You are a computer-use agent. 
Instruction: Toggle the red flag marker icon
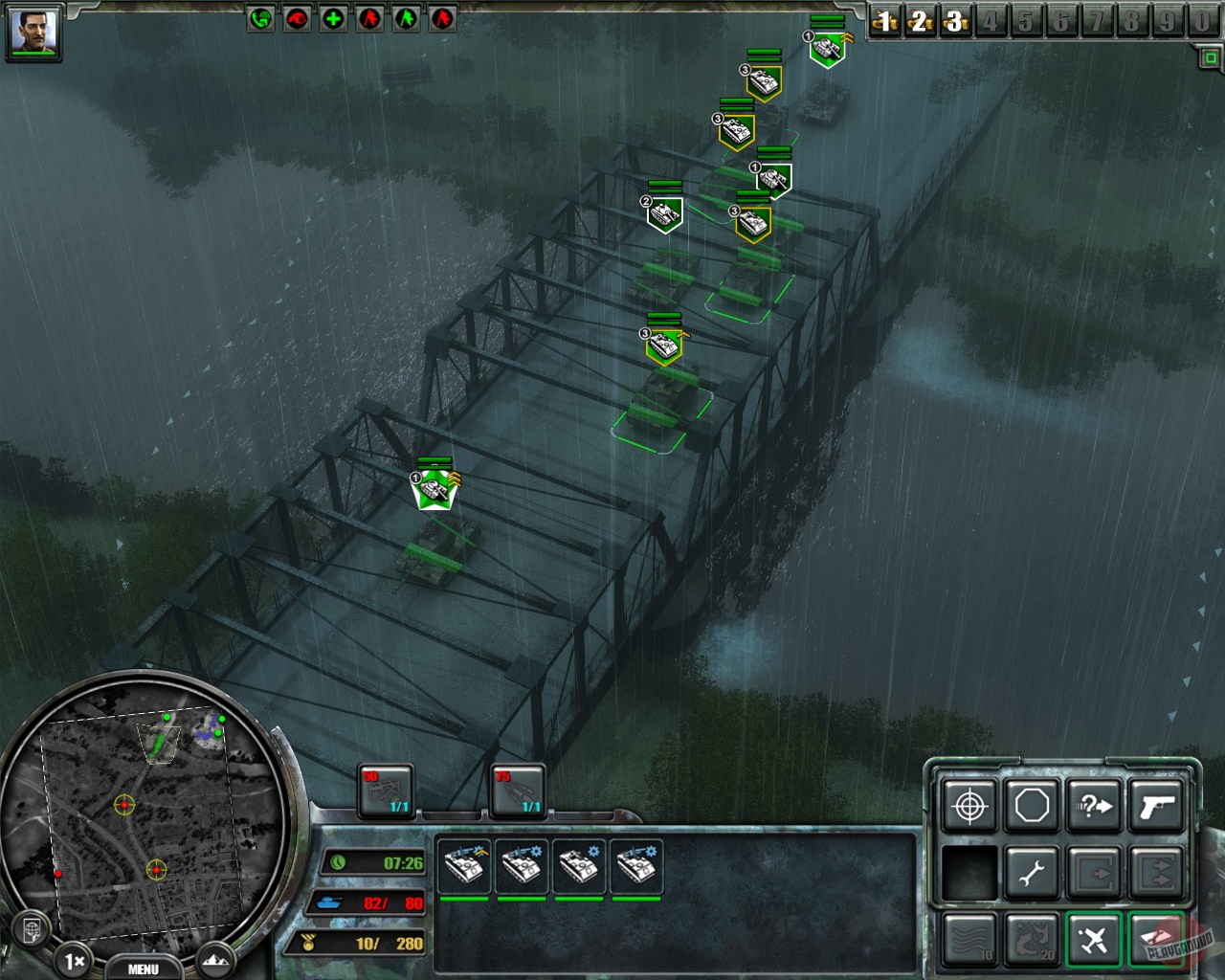click(x=367, y=17)
